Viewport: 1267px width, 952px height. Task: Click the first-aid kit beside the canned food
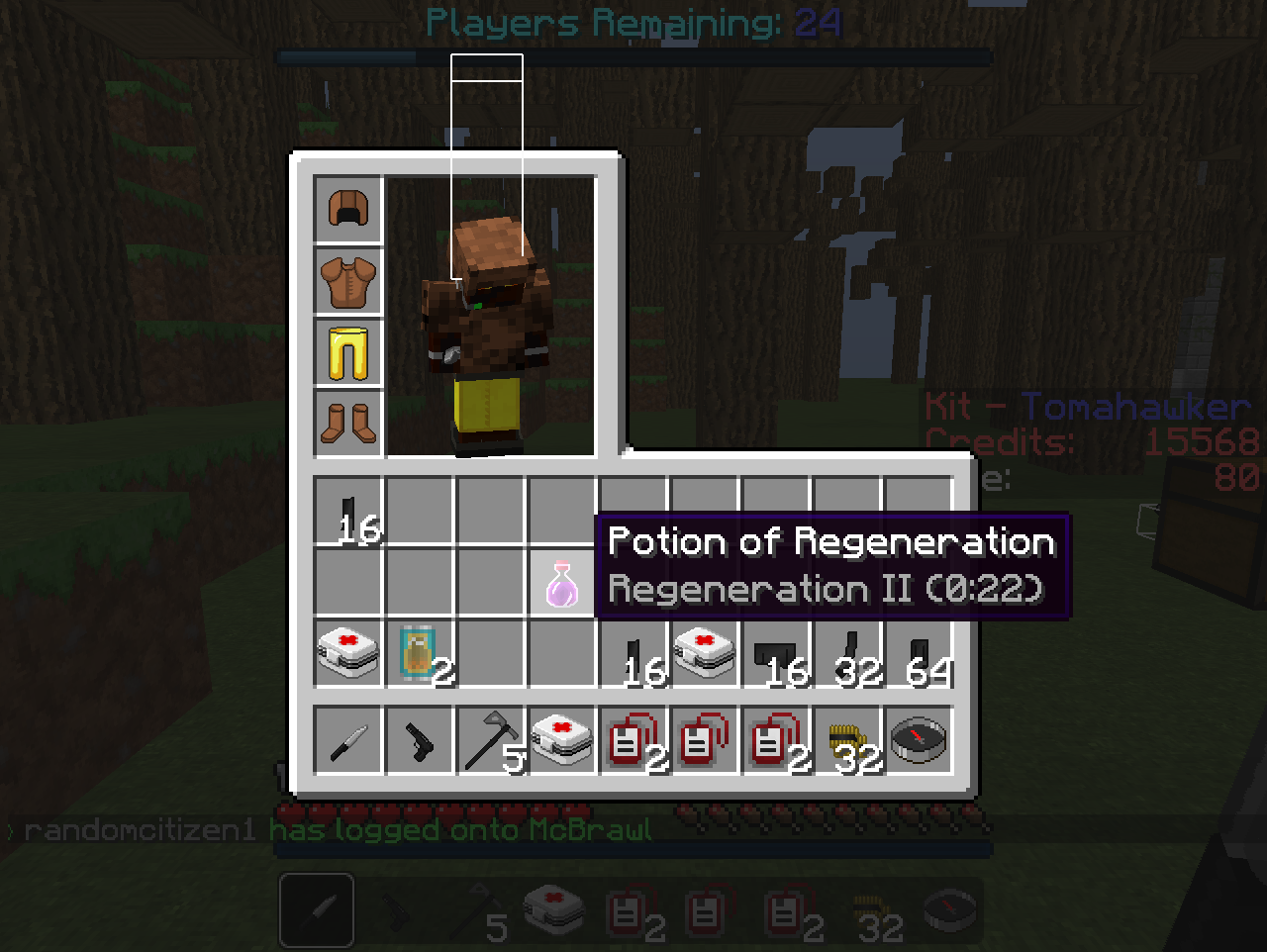(x=348, y=654)
